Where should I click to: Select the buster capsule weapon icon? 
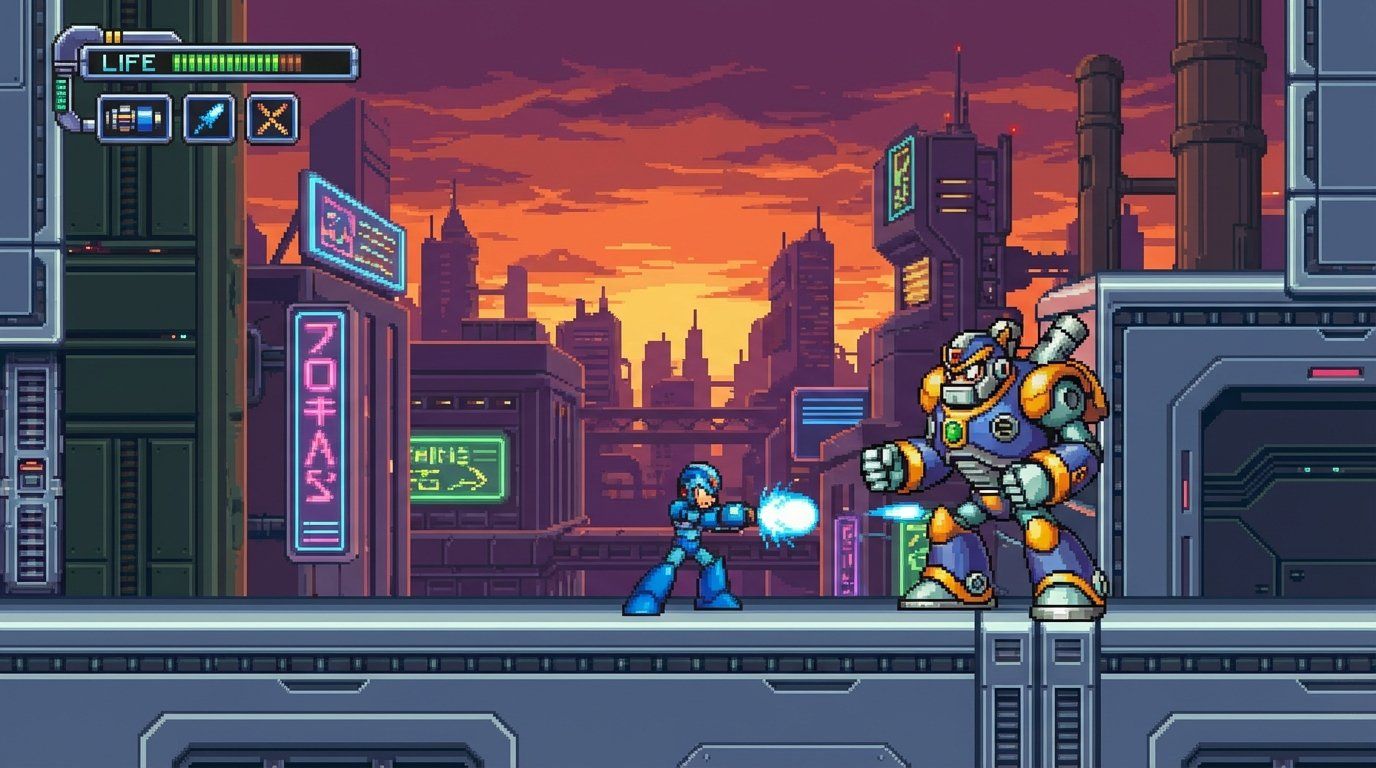137,118
